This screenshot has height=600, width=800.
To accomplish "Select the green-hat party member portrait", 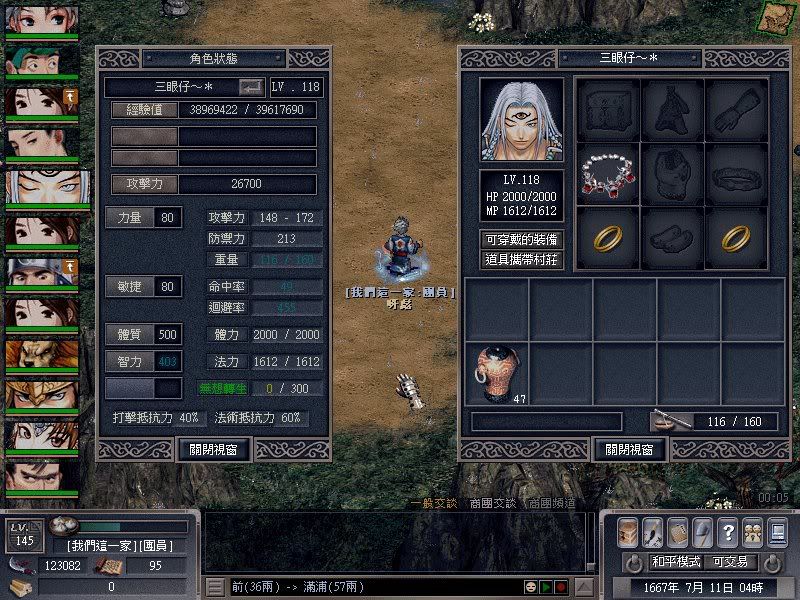I will click(42, 59).
